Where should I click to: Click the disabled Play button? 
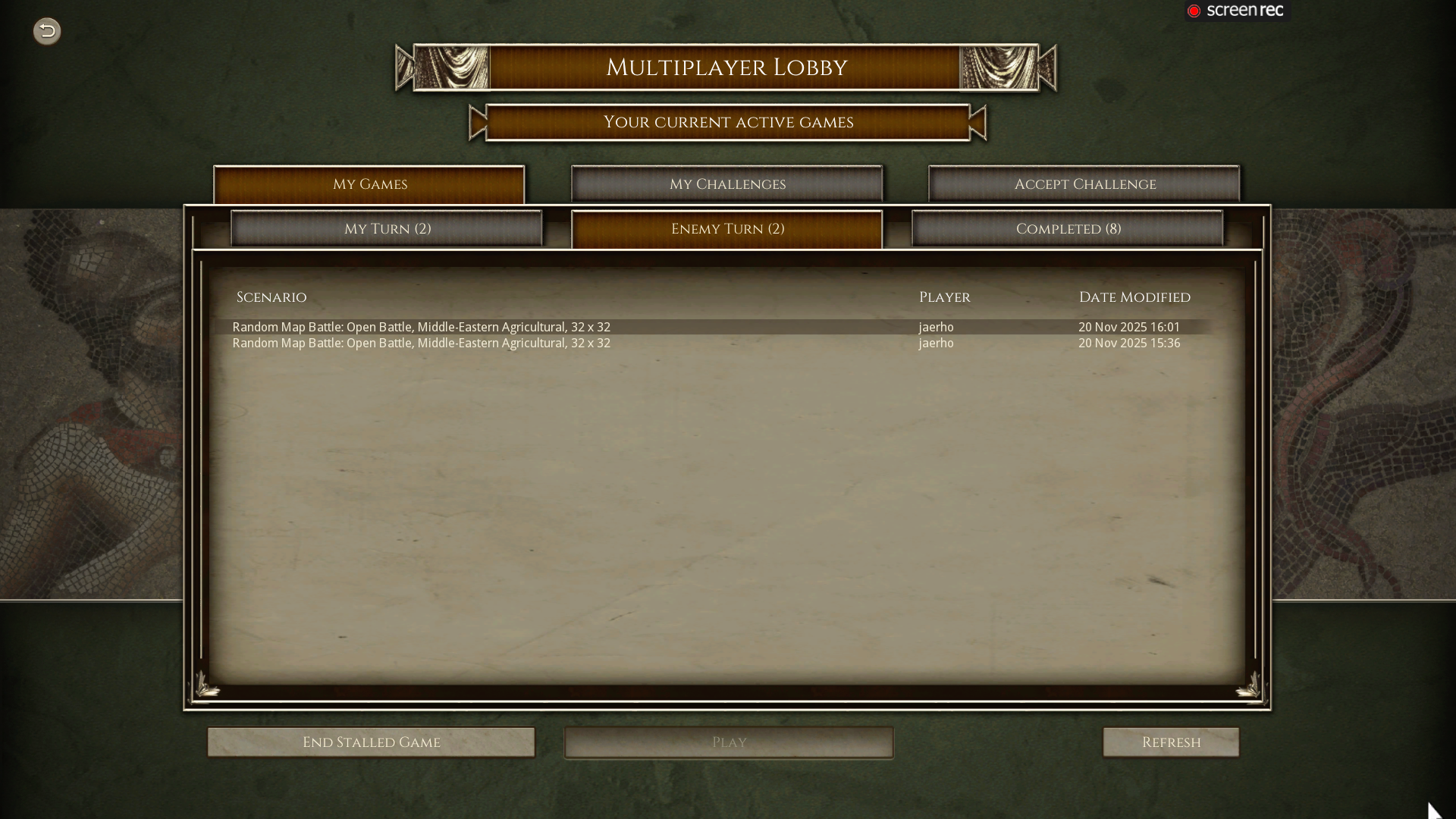728,742
